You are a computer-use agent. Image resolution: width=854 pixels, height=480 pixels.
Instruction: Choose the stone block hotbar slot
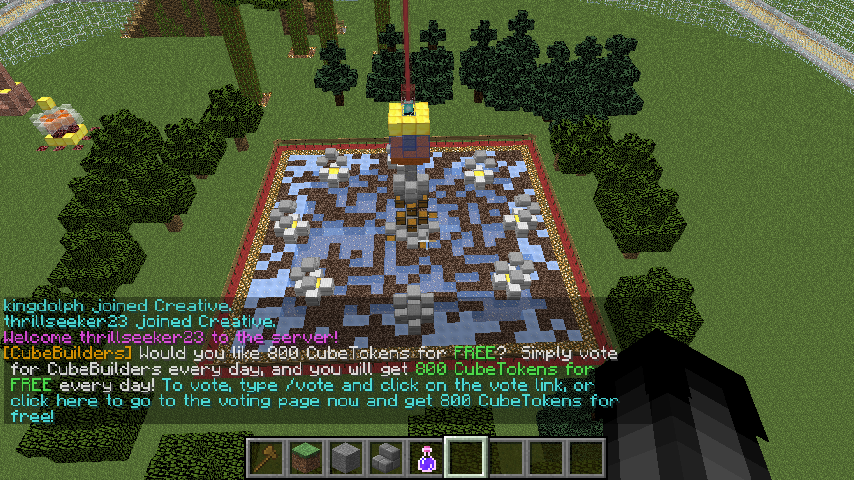[345, 458]
